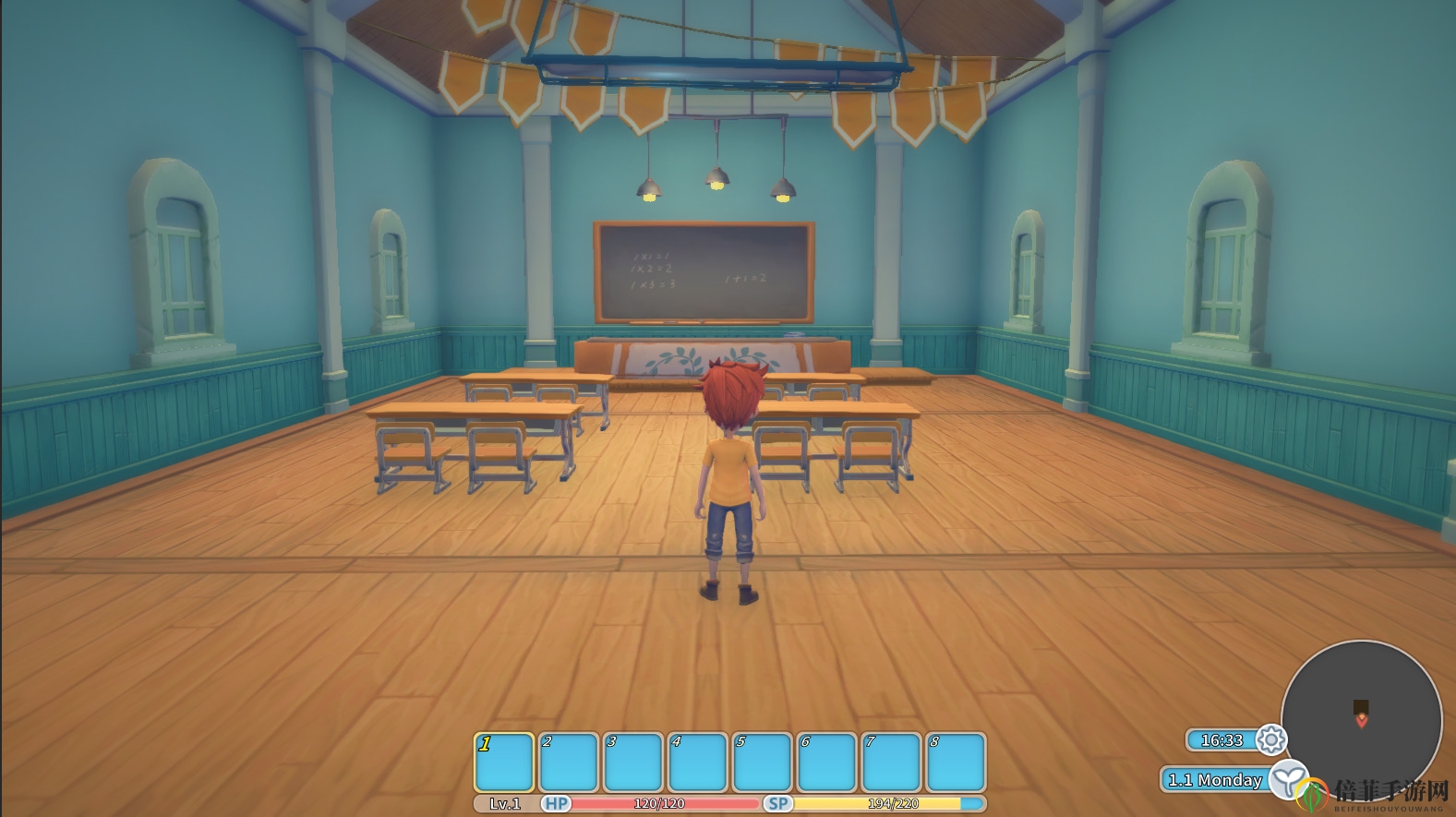Click the sprout season icon beside the date
Viewport: 1456px width, 817px height.
[x=1289, y=779]
